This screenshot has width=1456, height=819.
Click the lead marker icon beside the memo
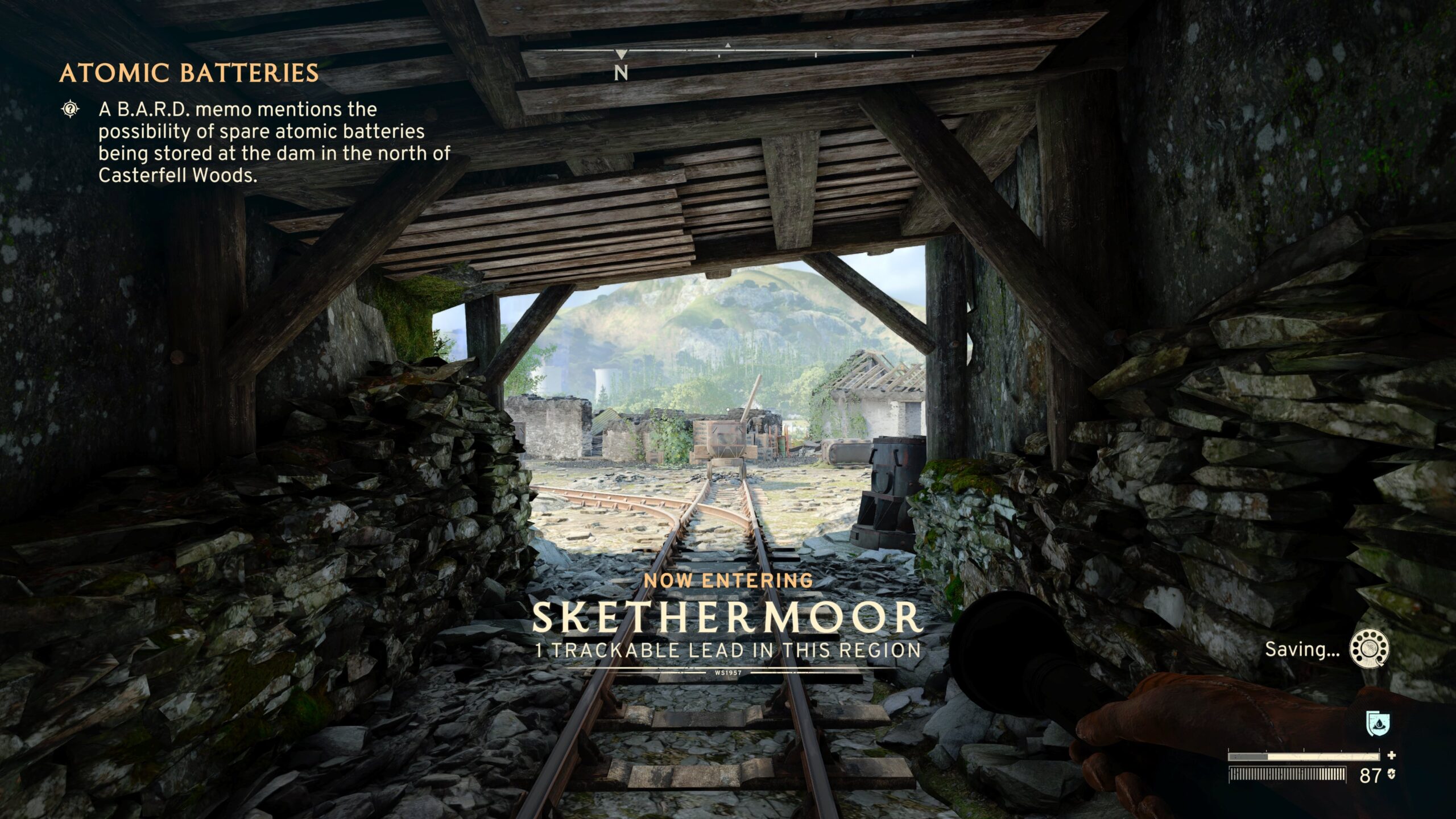click(x=70, y=109)
